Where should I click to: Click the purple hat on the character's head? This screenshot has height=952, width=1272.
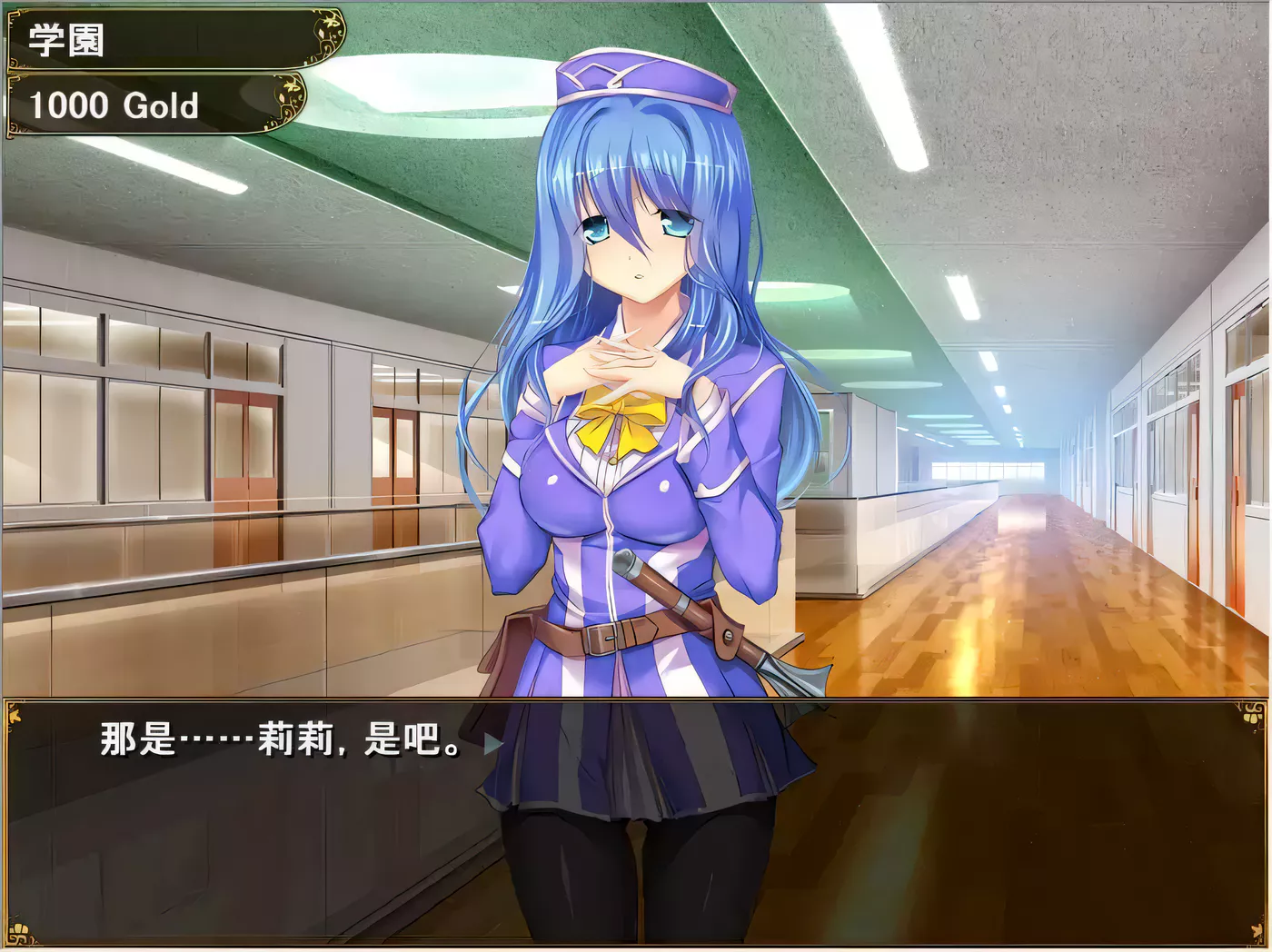click(x=645, y=77)
